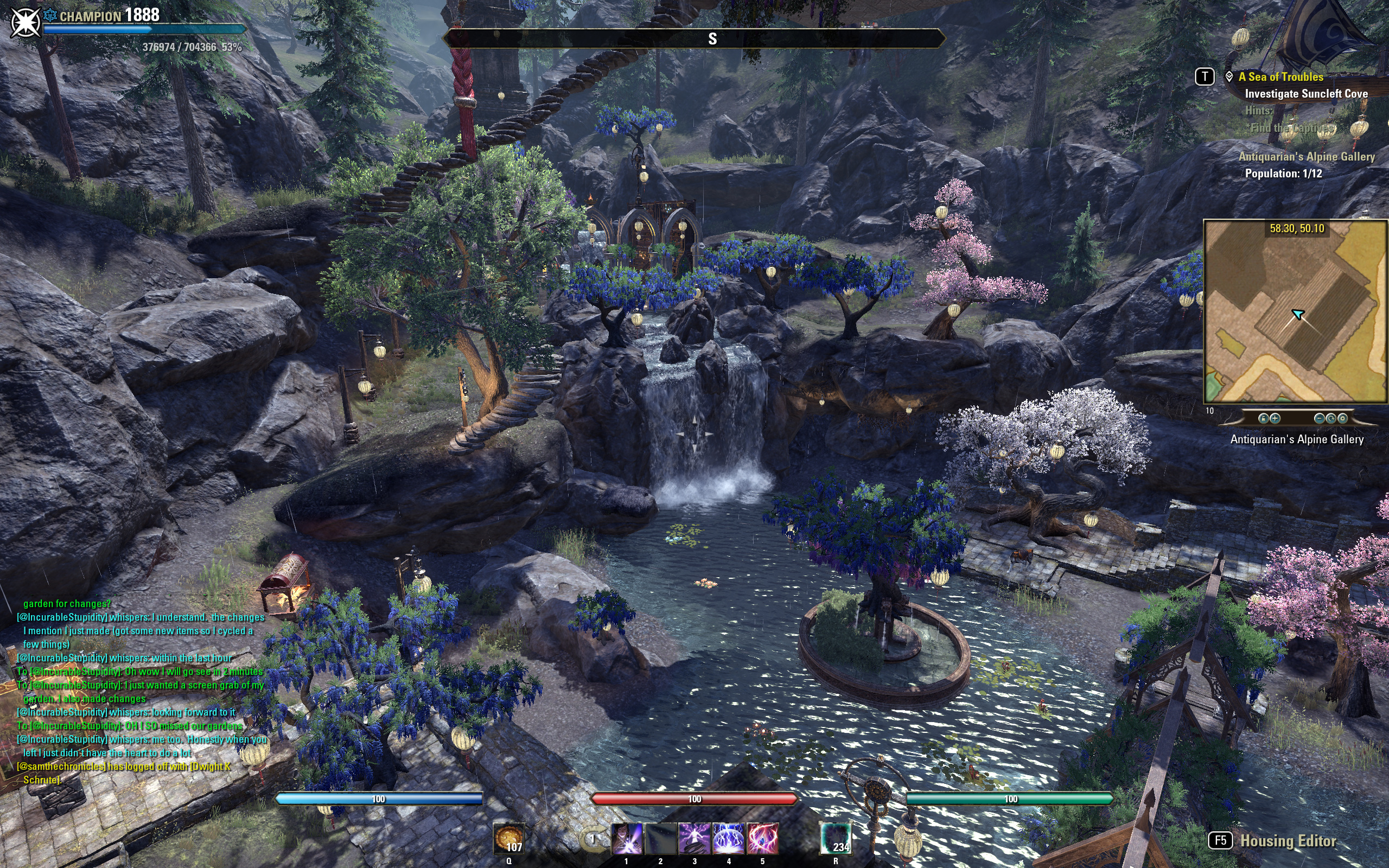Toggle the minimap lock padlock button
Image resolution: width=1389 pixels, height=868 pixels.
[x=1263, y=418]
